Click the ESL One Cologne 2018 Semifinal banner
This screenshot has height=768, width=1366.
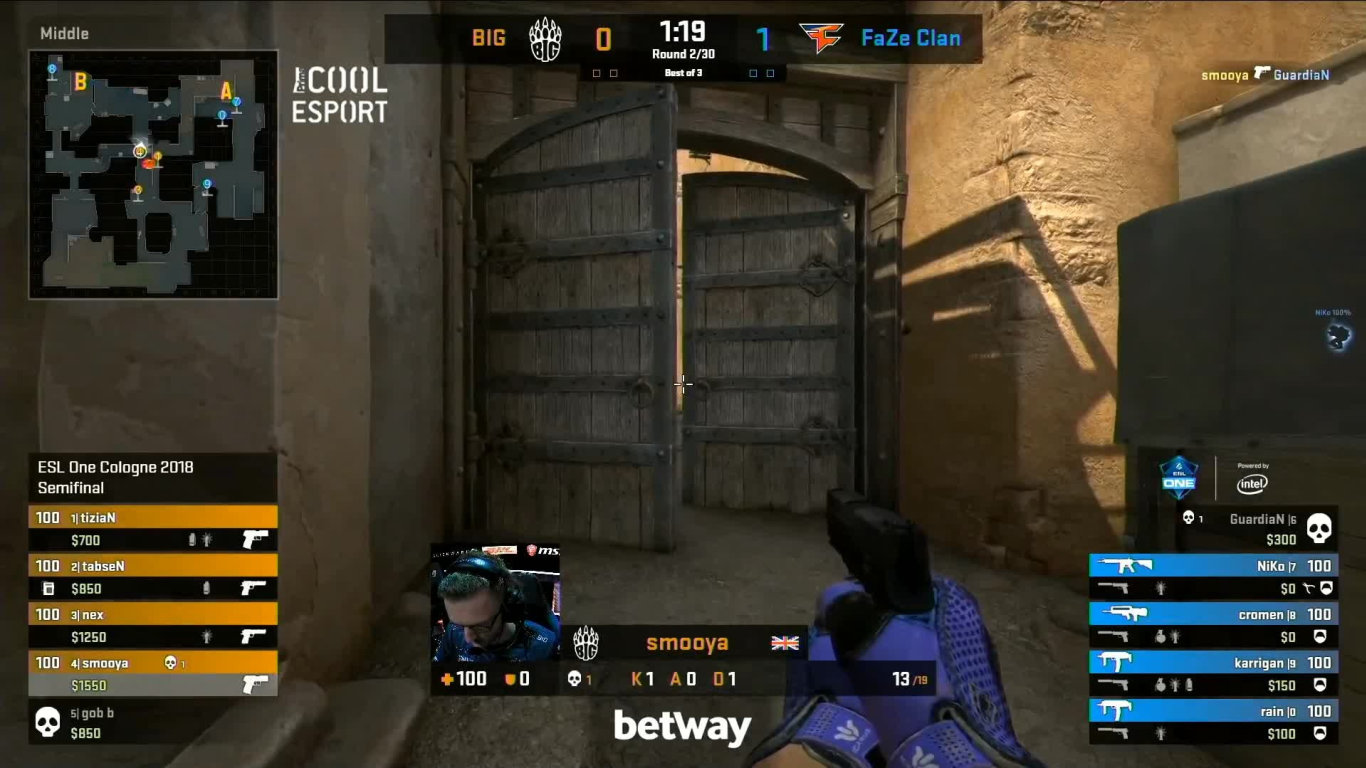(x=153, y=477)
